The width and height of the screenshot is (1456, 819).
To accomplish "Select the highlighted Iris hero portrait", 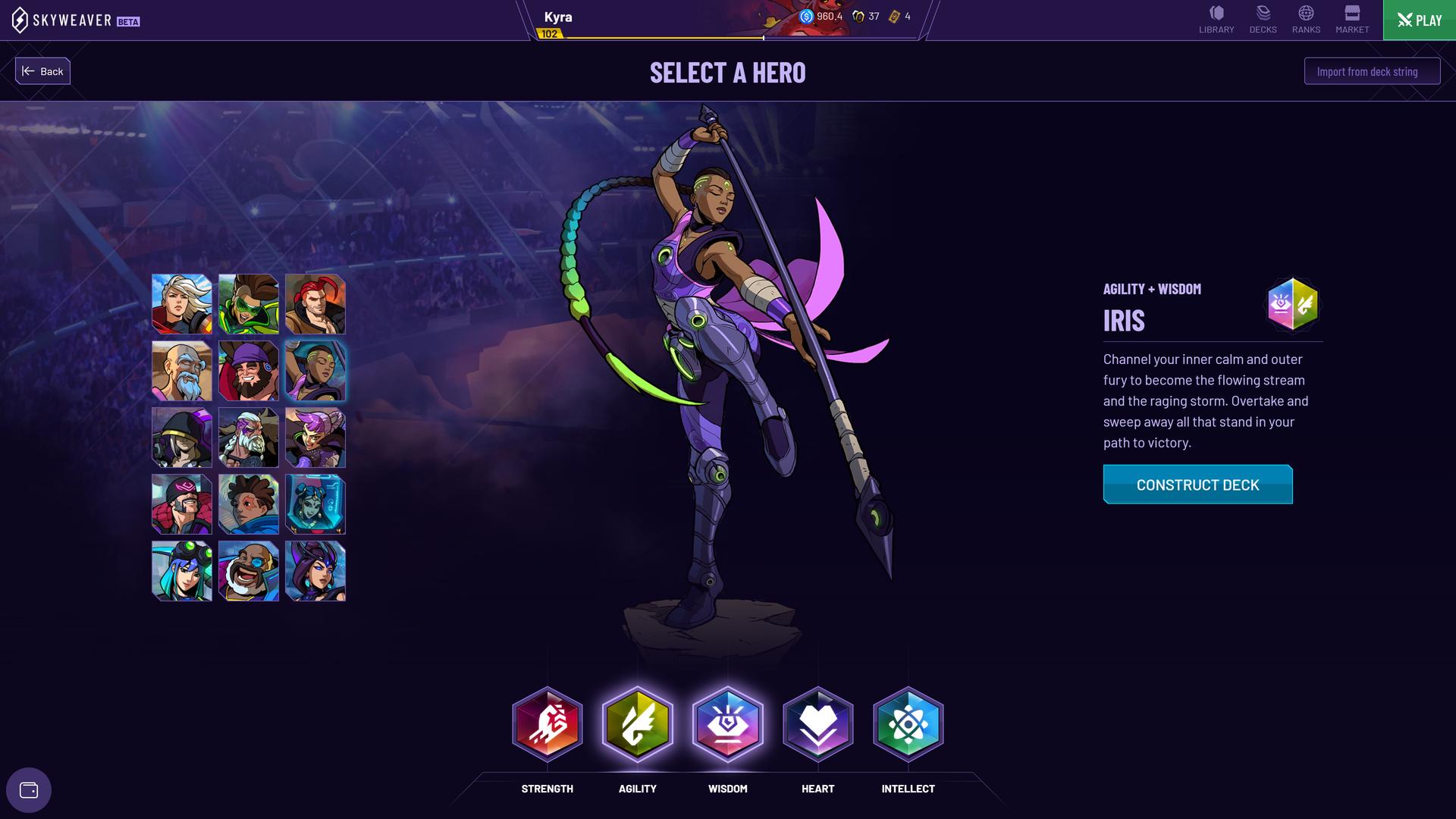I will [x=315, y=371].
